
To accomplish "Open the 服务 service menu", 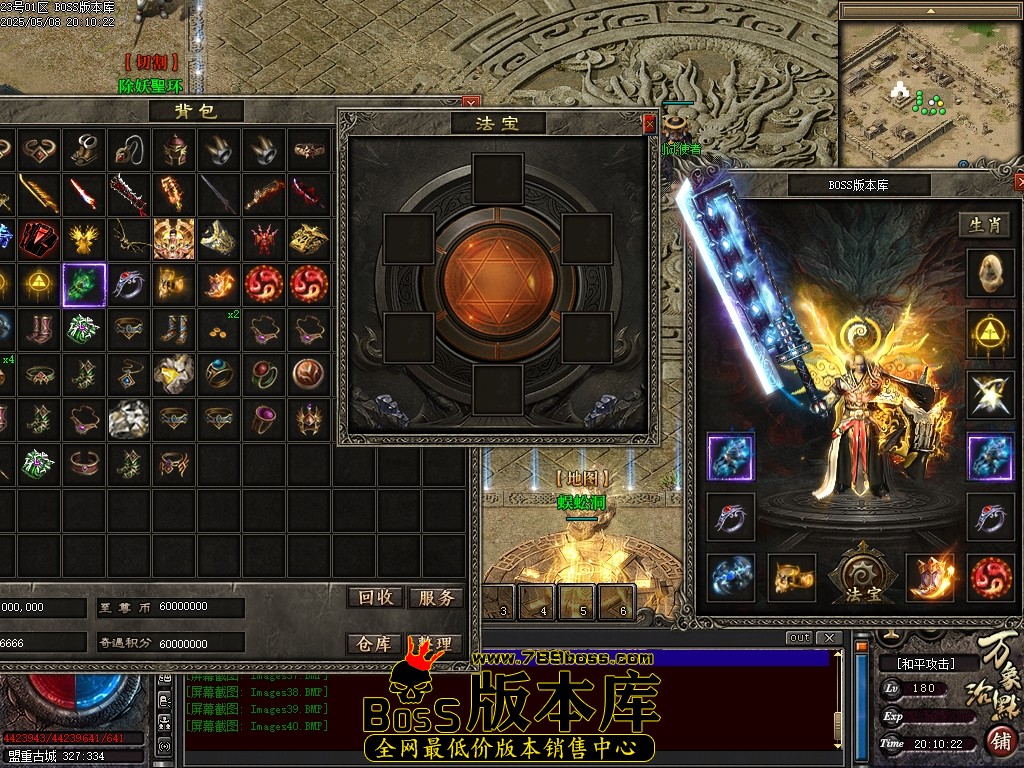I will (x=436, y=598).
